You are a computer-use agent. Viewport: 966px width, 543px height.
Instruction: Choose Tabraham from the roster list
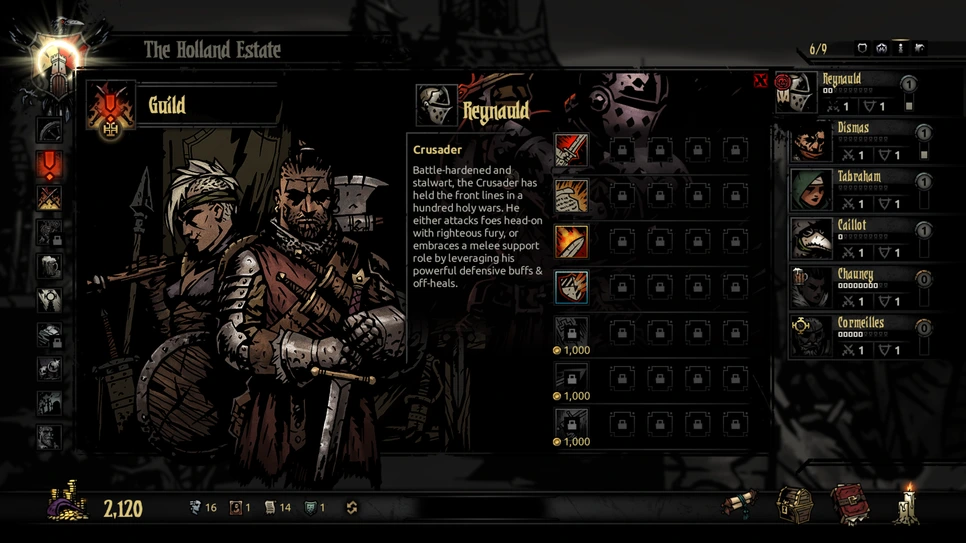tap(852, 190)
